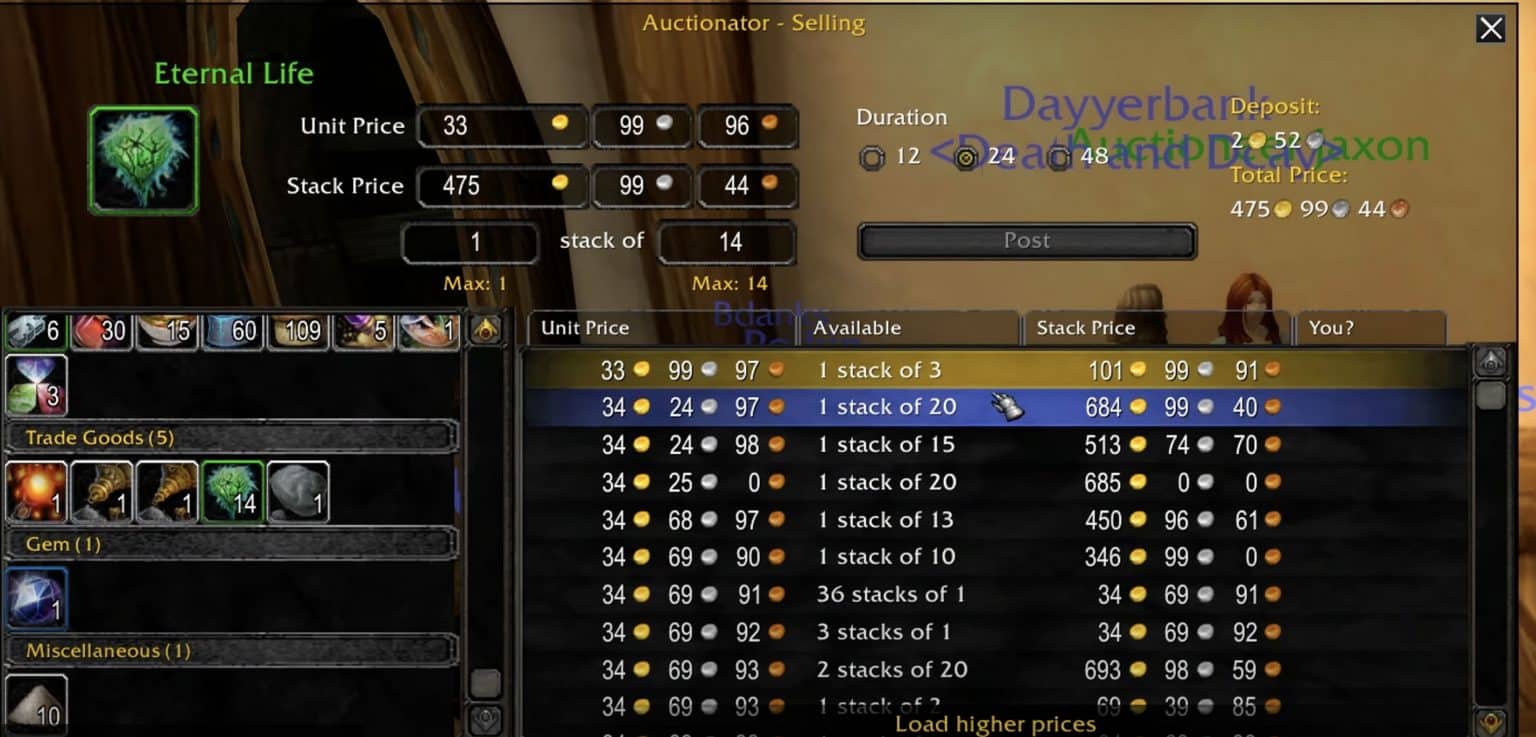Image resolution: width=1536 pixels, height=737 pixels.
Task: Select the glowing orange orb trade good
Action: click(36, 492)
